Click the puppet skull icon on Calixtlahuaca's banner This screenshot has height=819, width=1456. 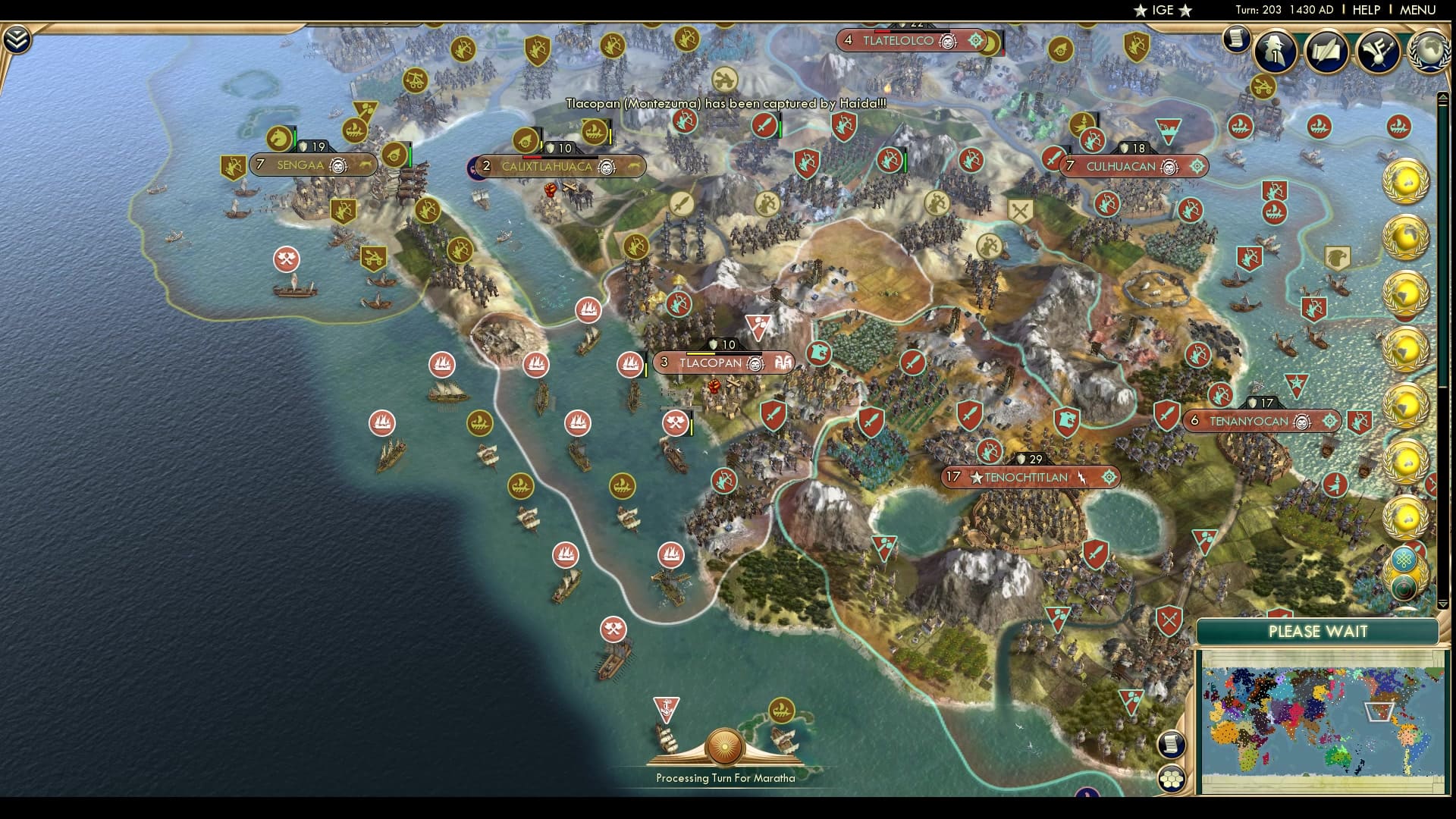coord(605,168)
